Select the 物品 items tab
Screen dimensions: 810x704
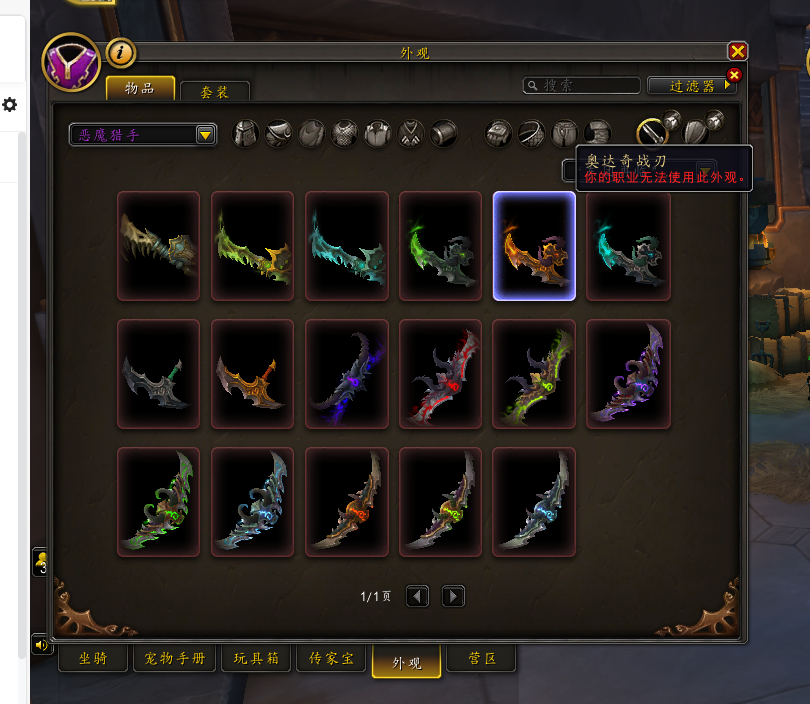click(140, 89)
